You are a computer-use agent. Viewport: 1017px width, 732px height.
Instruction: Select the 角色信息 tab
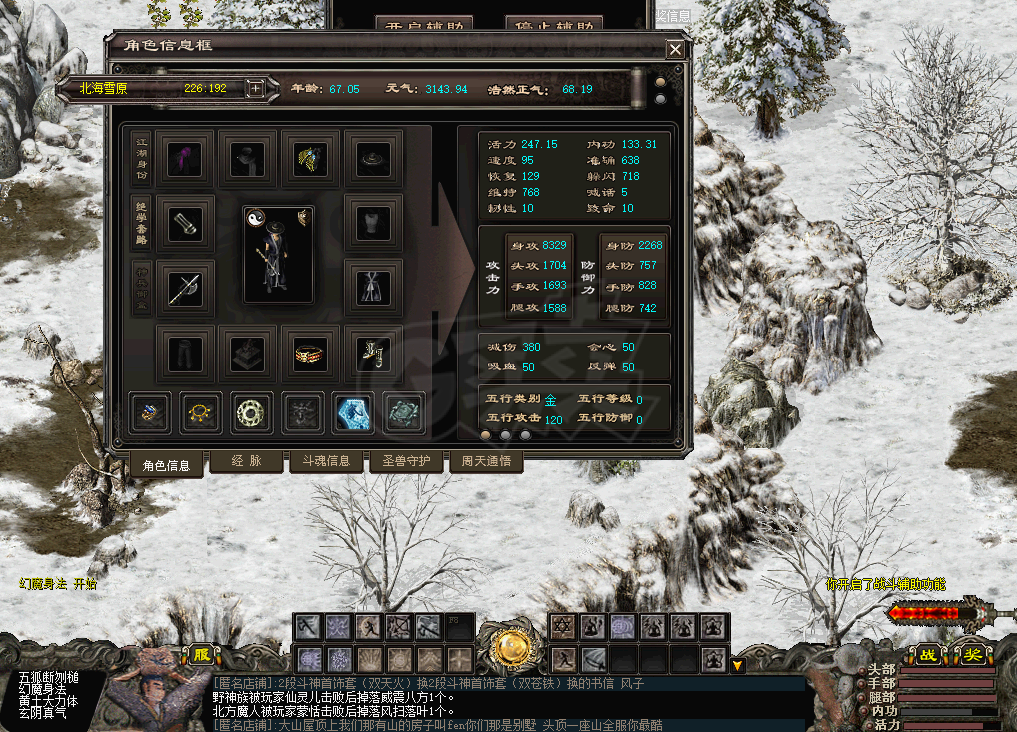[x=166, y=464]
